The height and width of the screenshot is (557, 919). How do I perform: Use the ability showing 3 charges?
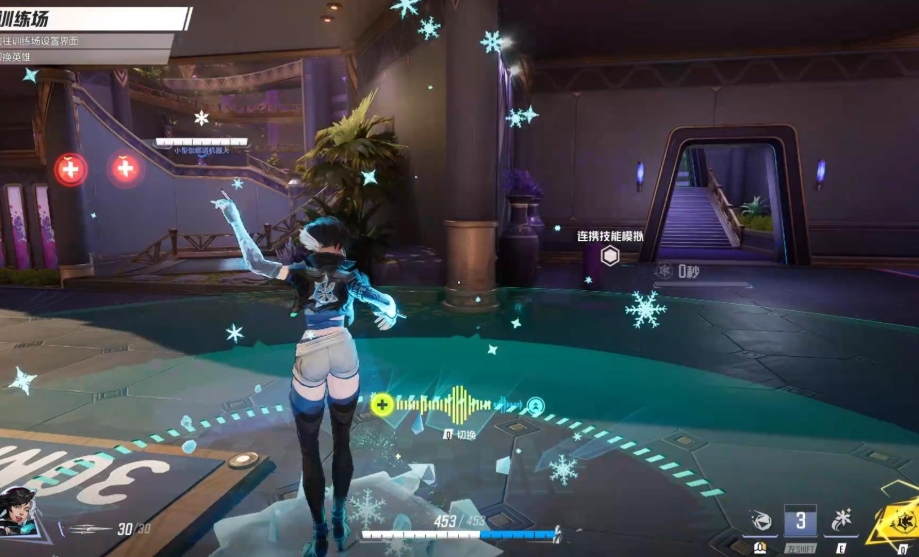(x=800, y=521)
